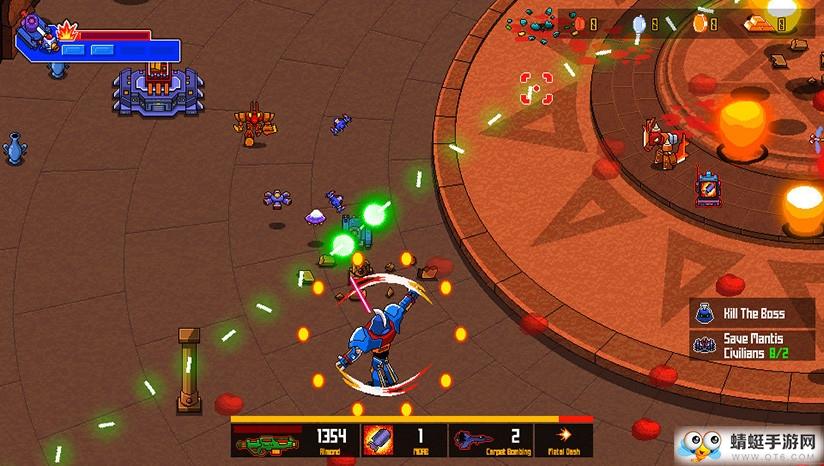The image size is (824, 466).
Task: Click the orange coin resource icon
Action: 701,22
